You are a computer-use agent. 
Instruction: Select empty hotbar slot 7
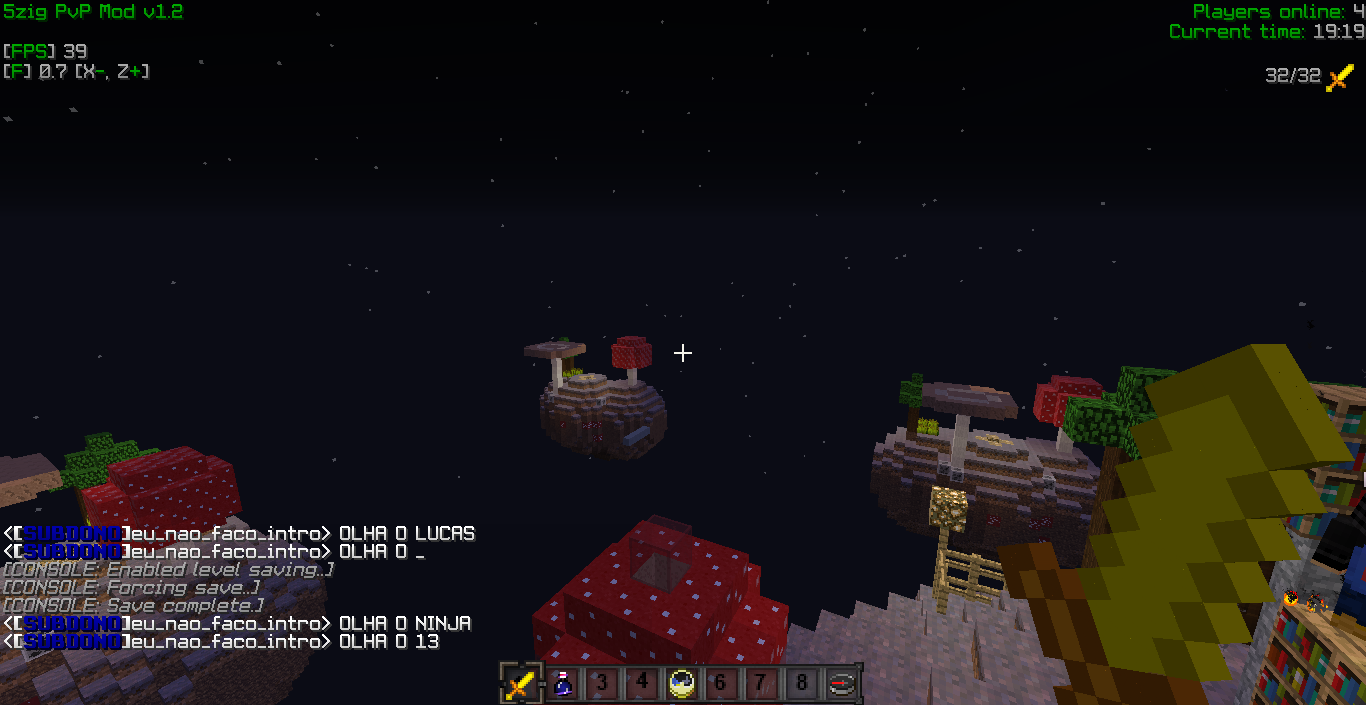pyautogui.click(x=762, y=684)
